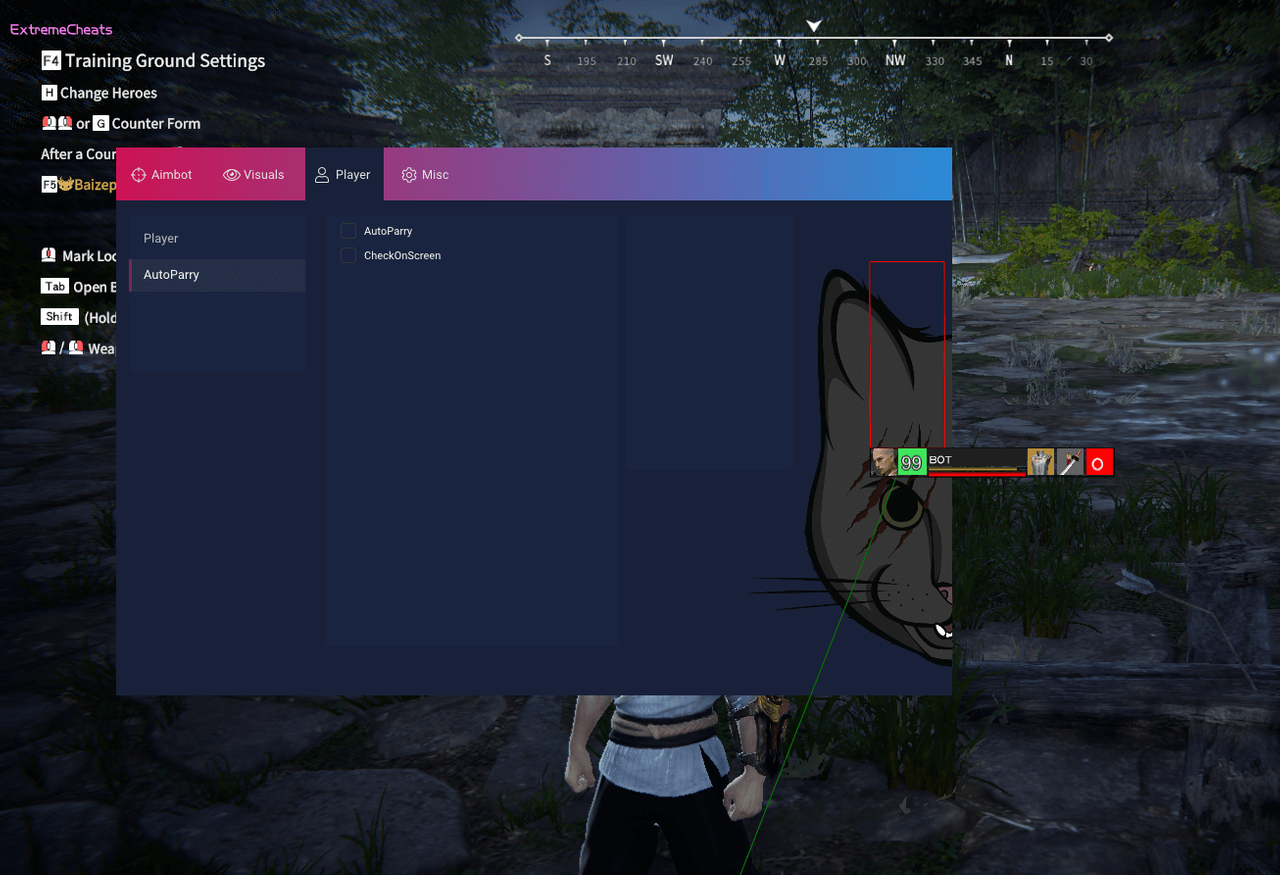Click the red O indicator on BOT's overlay
This screenshot has width=1280, height=875.
point(1099,462)
